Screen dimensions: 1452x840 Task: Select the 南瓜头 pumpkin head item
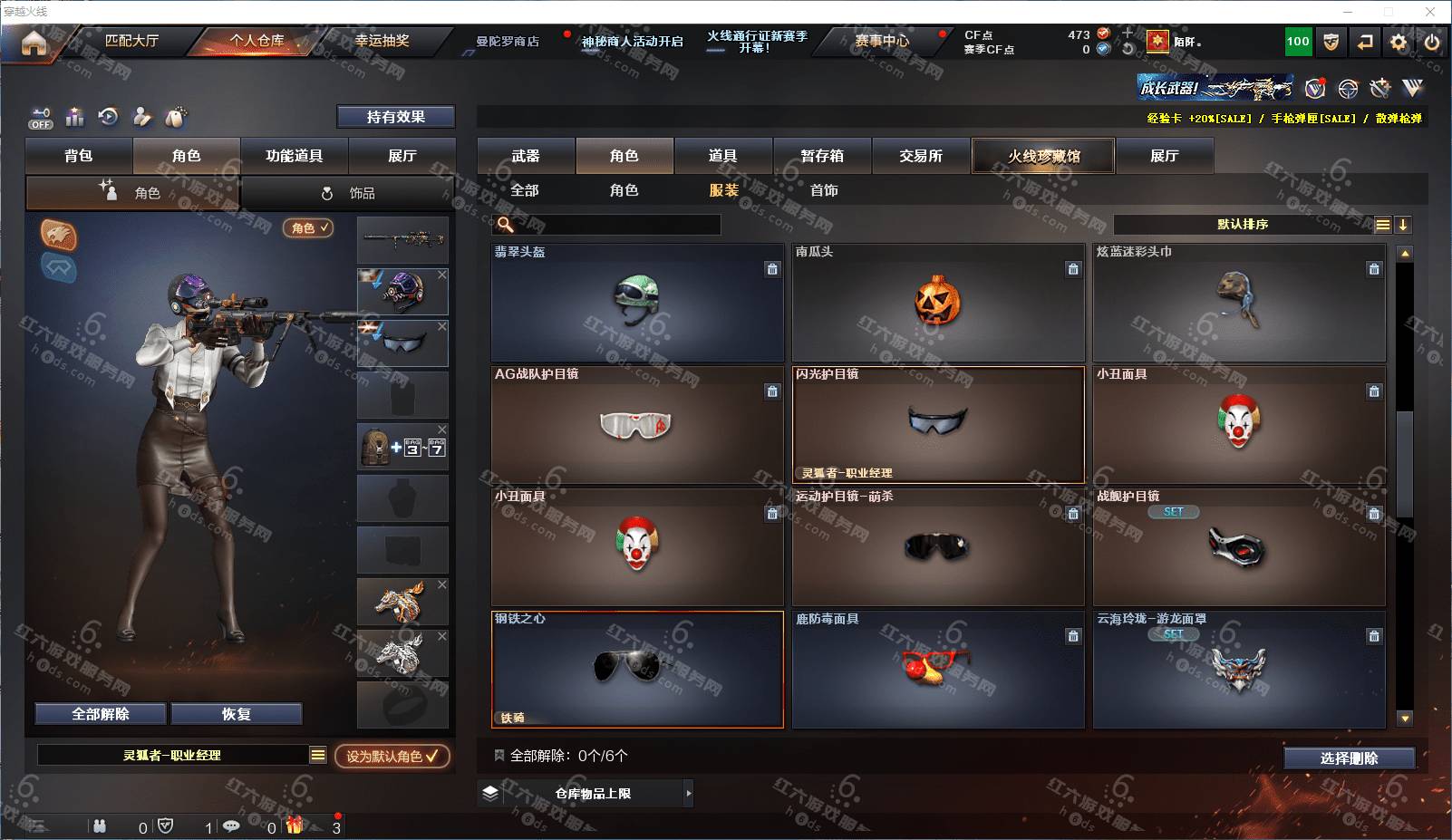[x=938, y=303]
